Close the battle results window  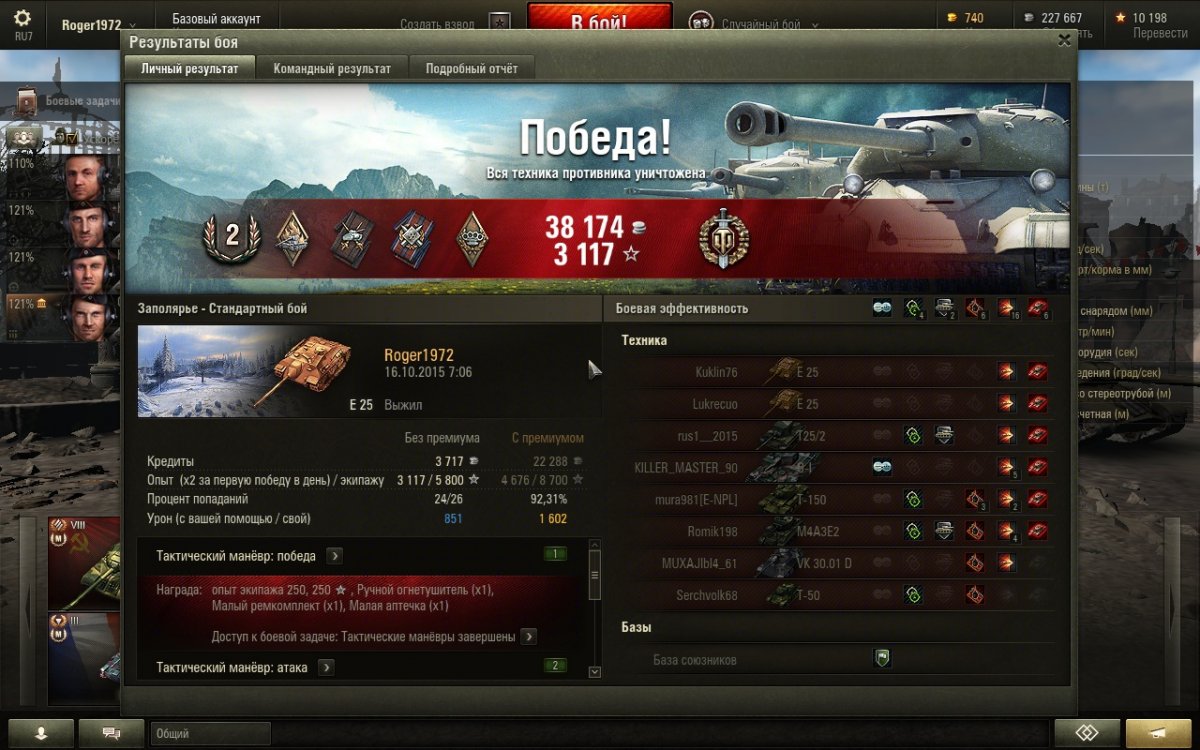tap(1064, 41)
